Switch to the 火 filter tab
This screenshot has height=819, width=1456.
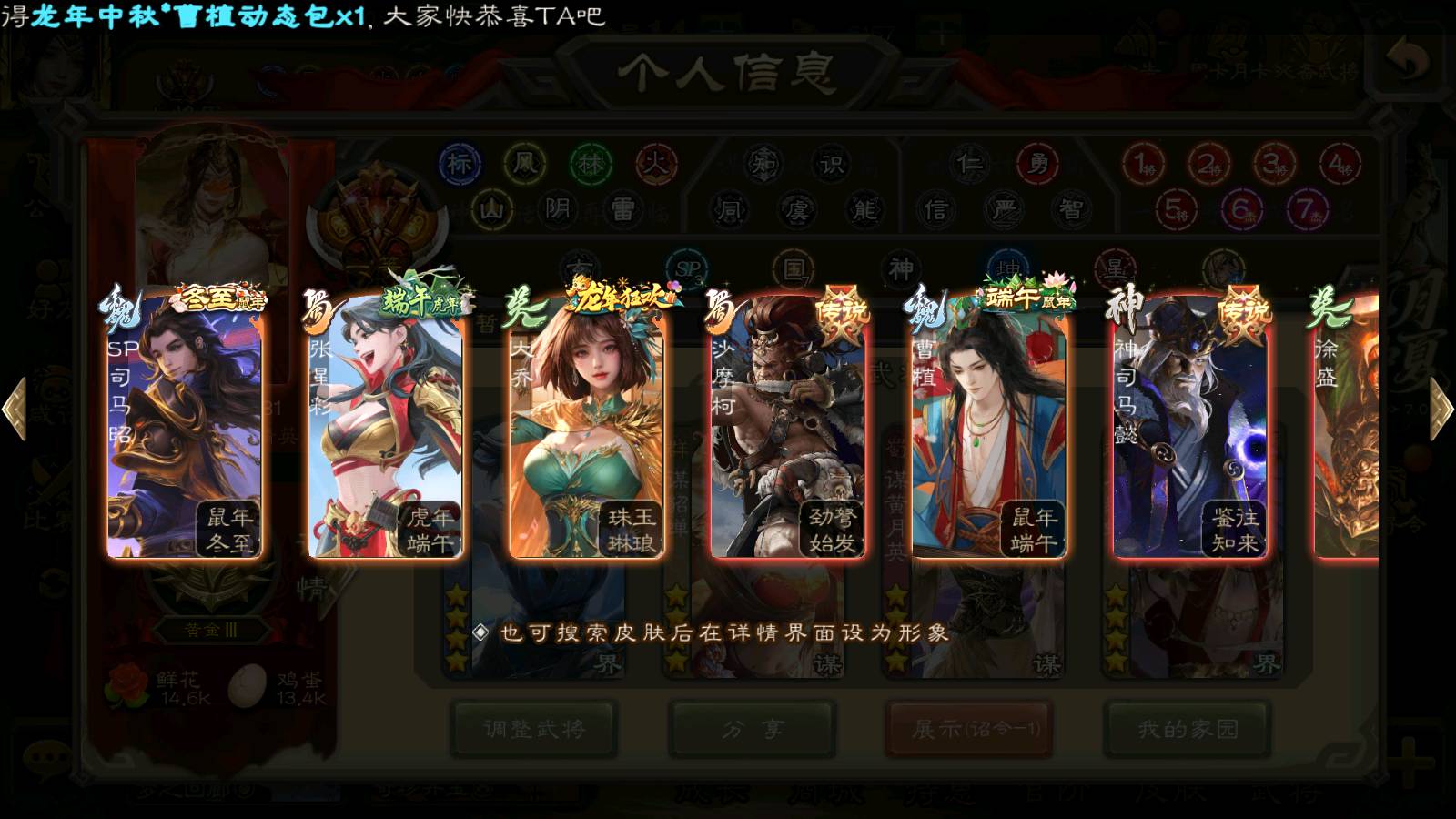(x=656, y=164)
